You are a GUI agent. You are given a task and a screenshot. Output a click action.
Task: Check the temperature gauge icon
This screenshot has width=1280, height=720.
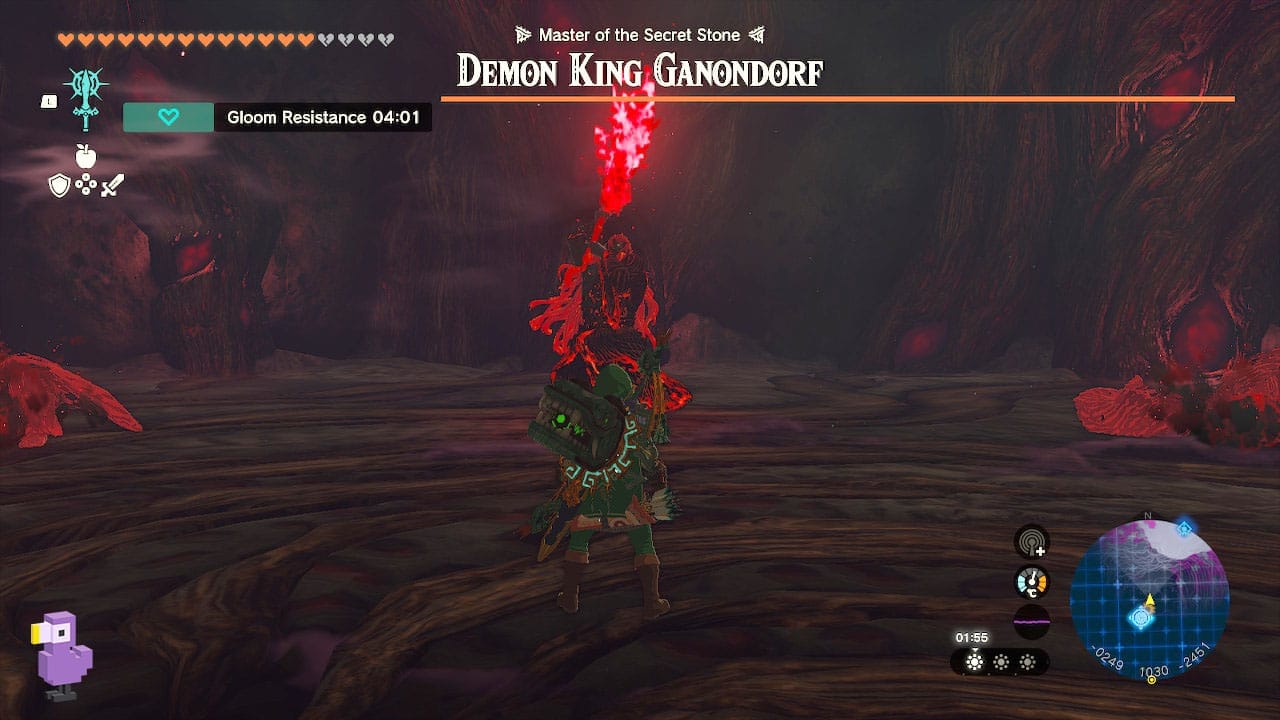pos(1031,580)
